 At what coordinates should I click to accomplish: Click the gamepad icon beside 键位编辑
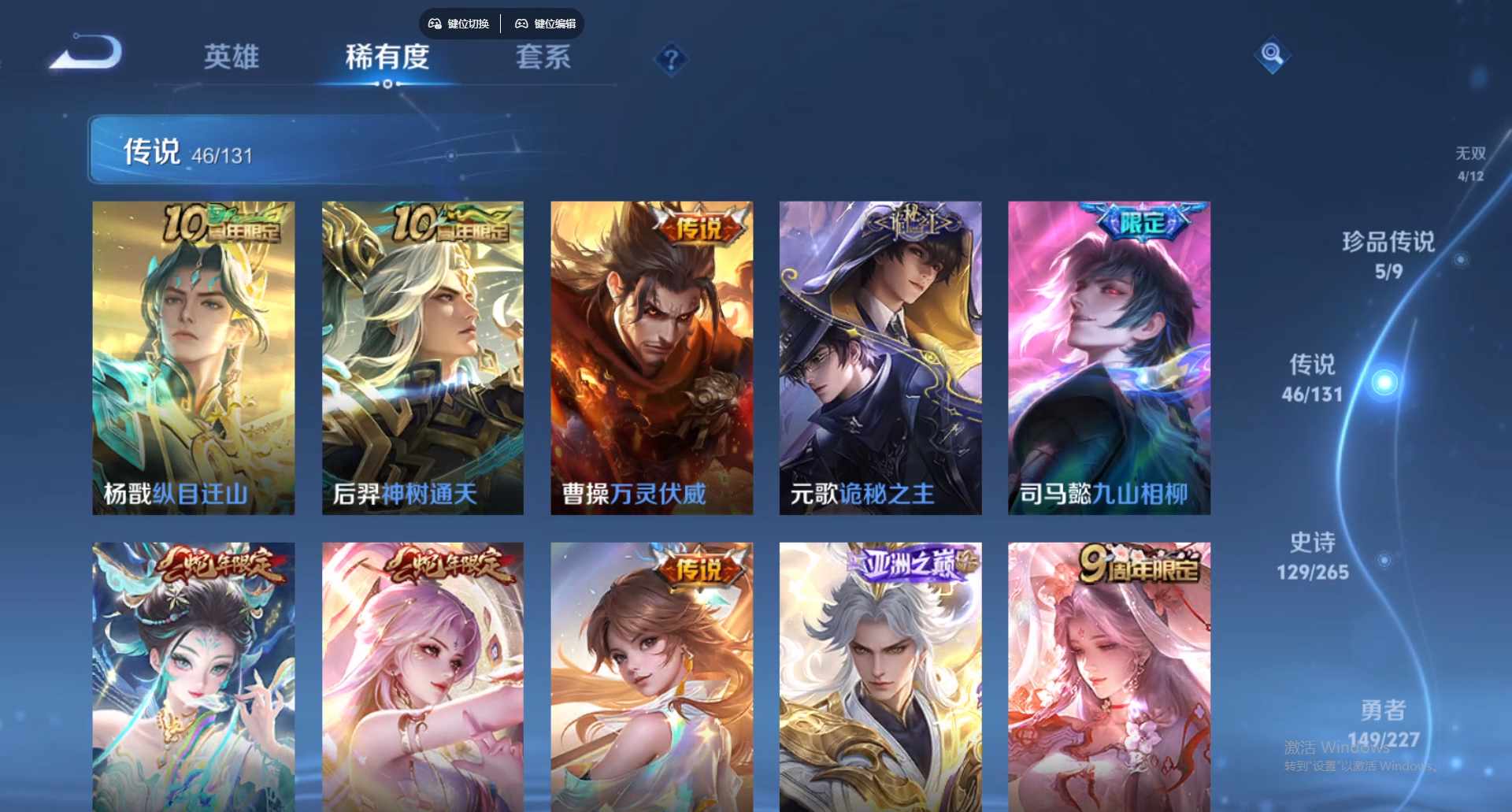pyautogui.click(x=521, y=24)
